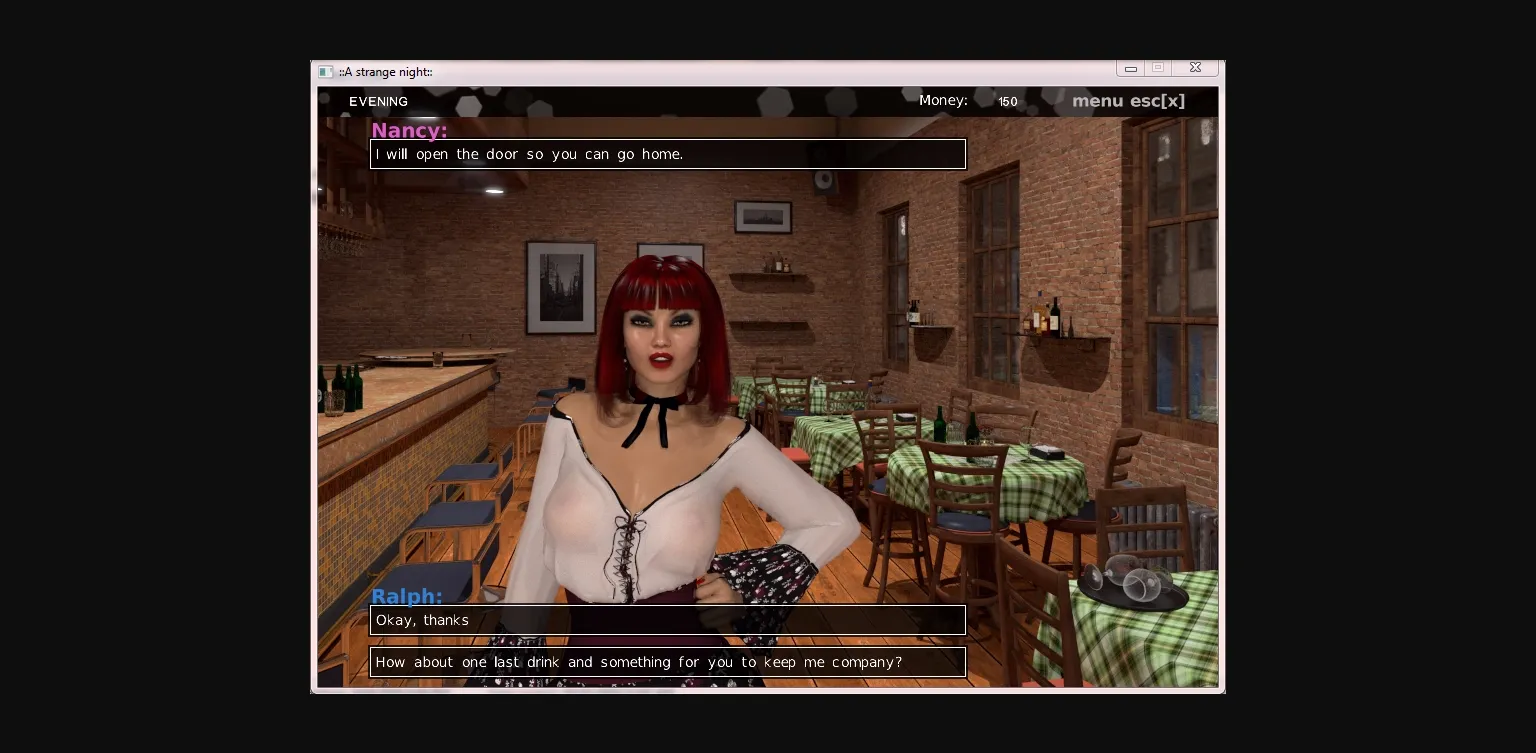Click the blue "Ralph:" name label

tap(406, 596)
